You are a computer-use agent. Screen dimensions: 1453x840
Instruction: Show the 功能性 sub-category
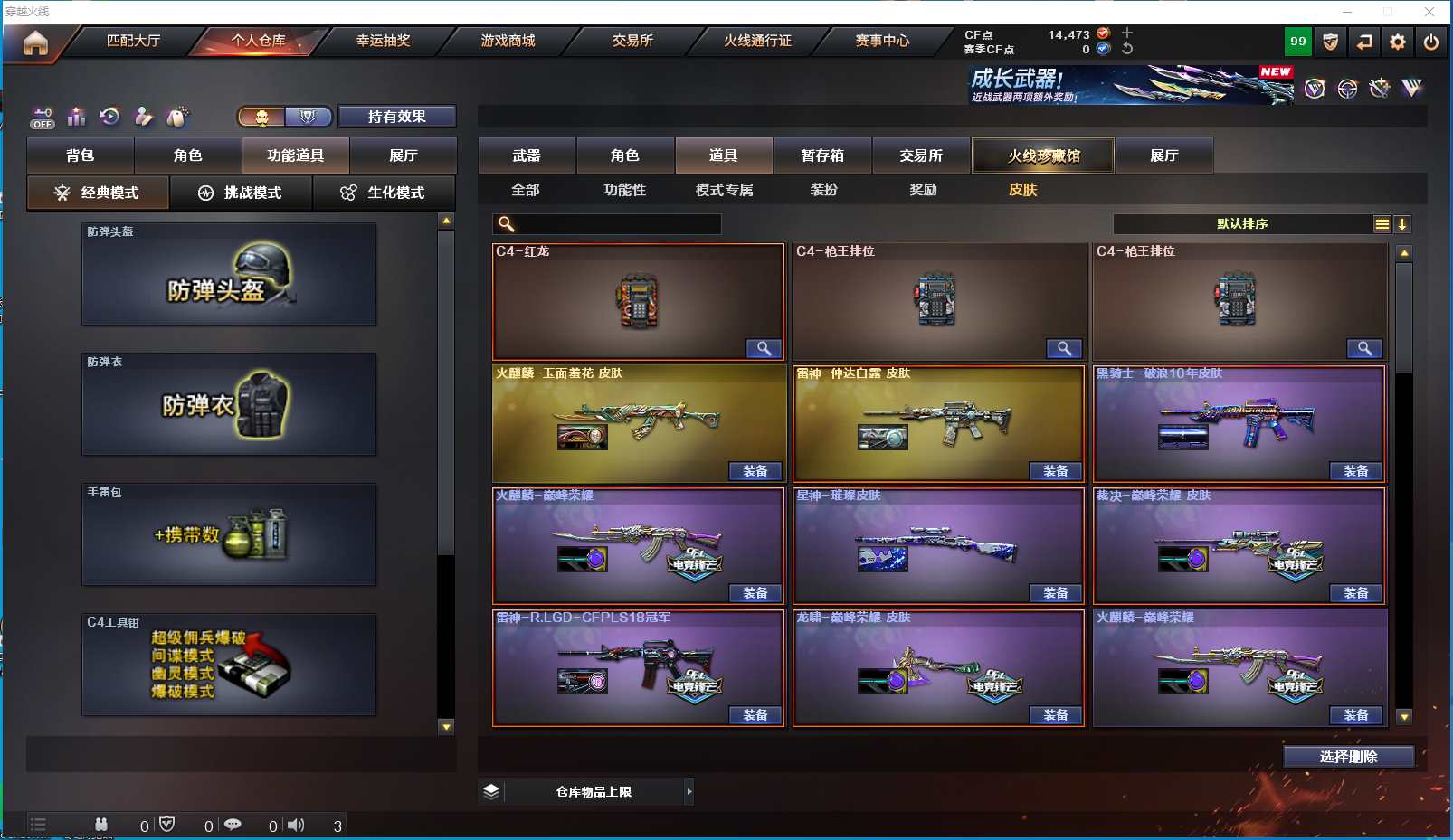pyautogui.click(x=624, y=190)
